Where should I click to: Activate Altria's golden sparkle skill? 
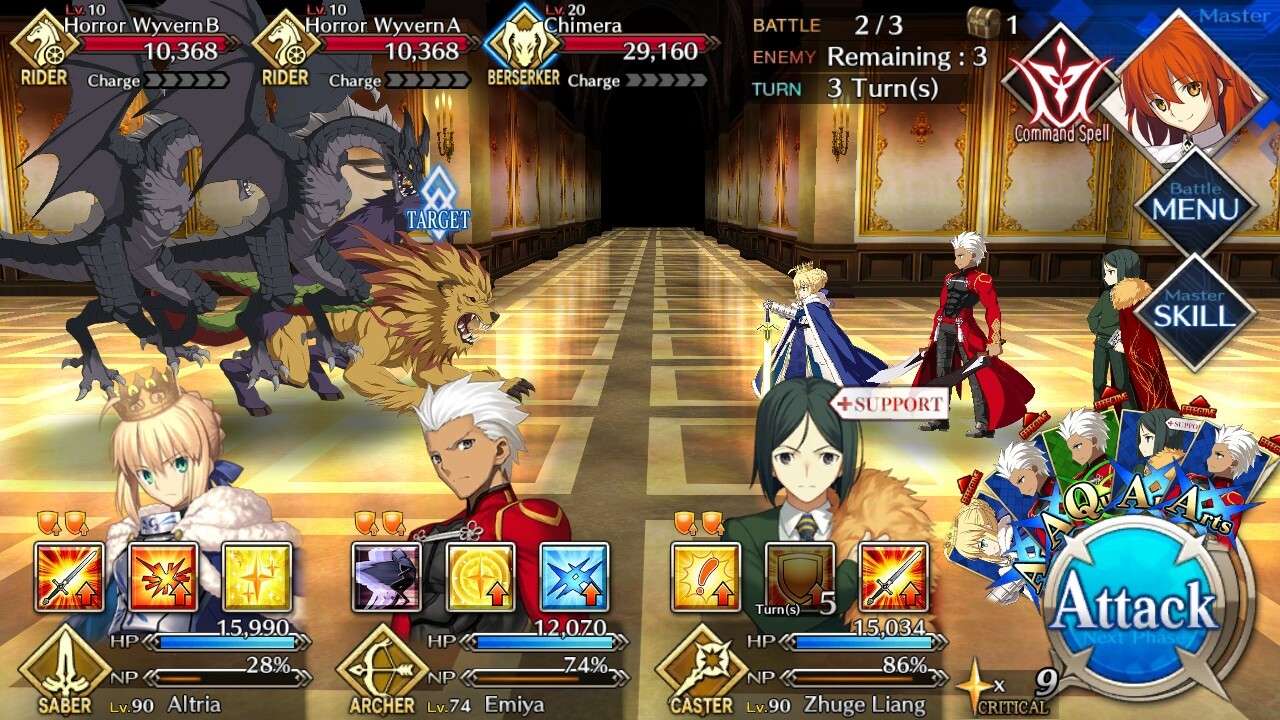(257, 577)
